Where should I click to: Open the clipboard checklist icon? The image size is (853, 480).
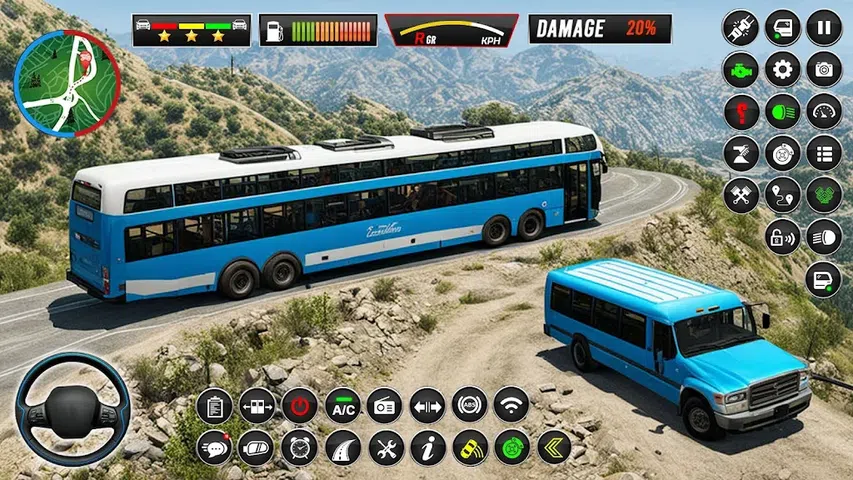[x=214, y=405]
